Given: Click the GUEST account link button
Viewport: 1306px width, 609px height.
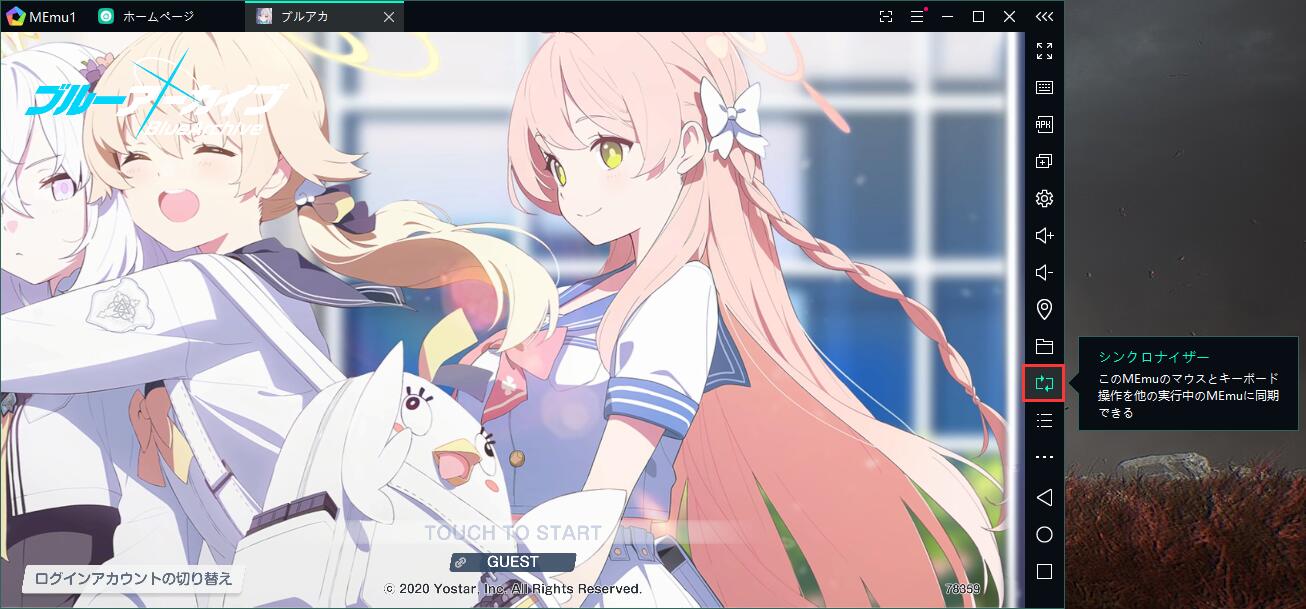Looking at the screenshot, I should [x=512, y=562].
